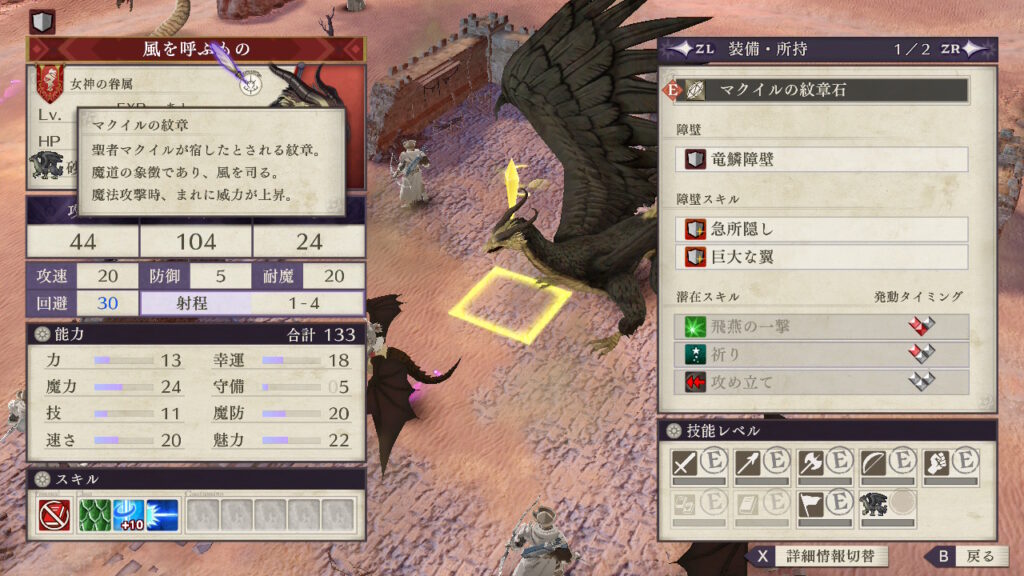Select the blue +10 skill icon
The width and height of the screenshot is (1024, 576).
point(129,515)
